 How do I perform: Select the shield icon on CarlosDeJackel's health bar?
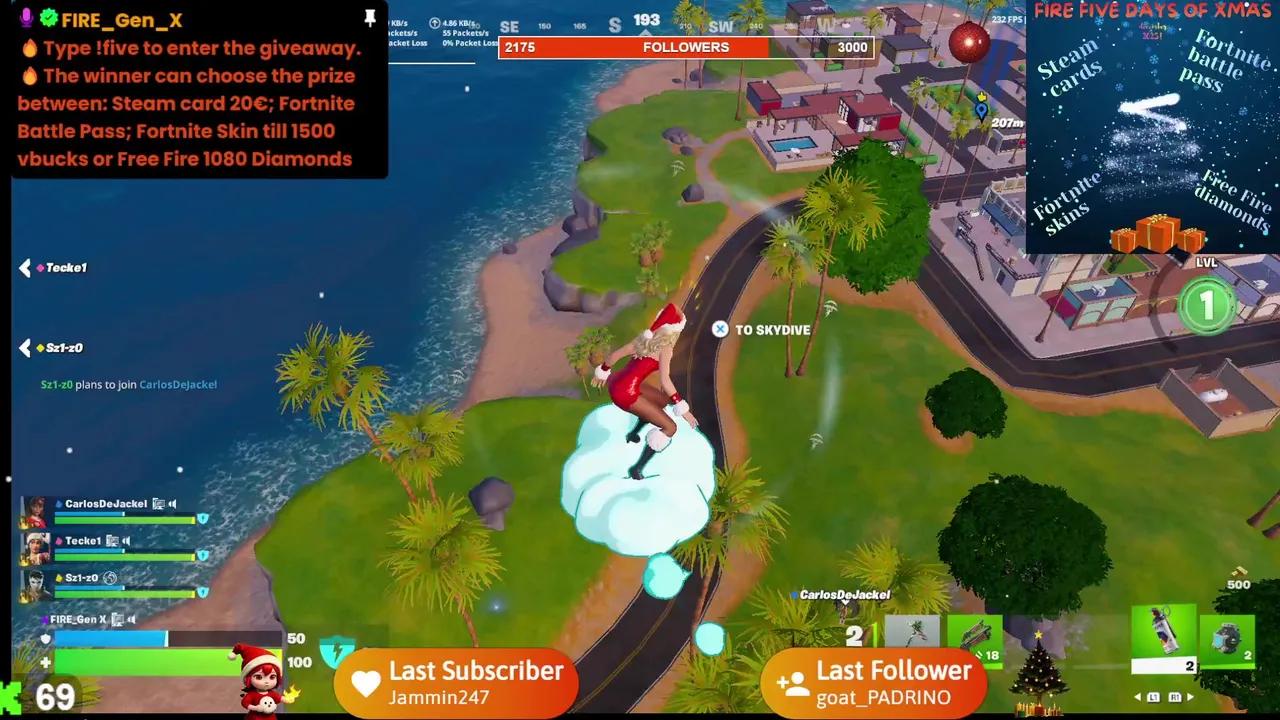[x=203, y=517]
